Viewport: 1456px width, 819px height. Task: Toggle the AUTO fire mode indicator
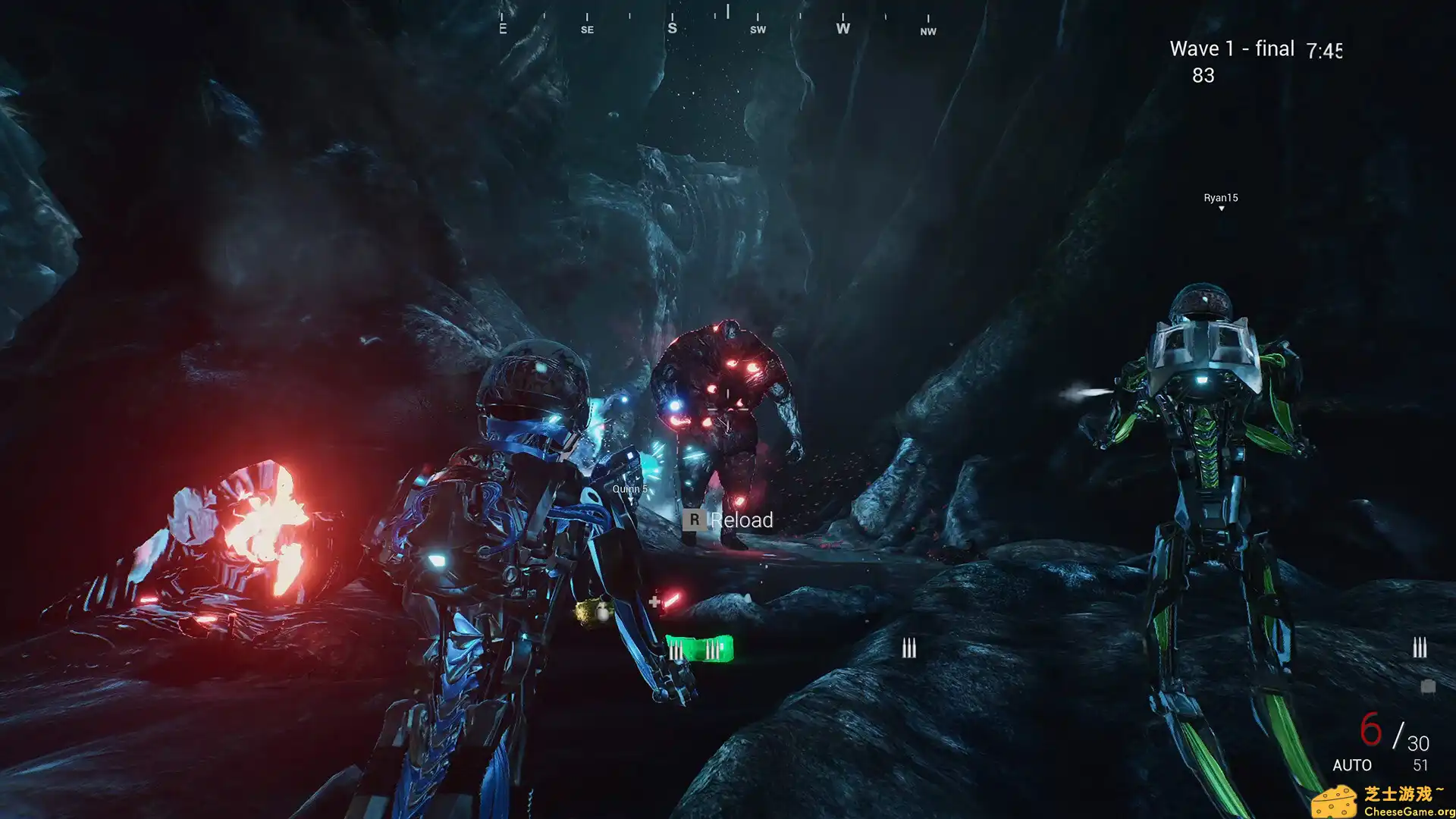(1351, 765)
